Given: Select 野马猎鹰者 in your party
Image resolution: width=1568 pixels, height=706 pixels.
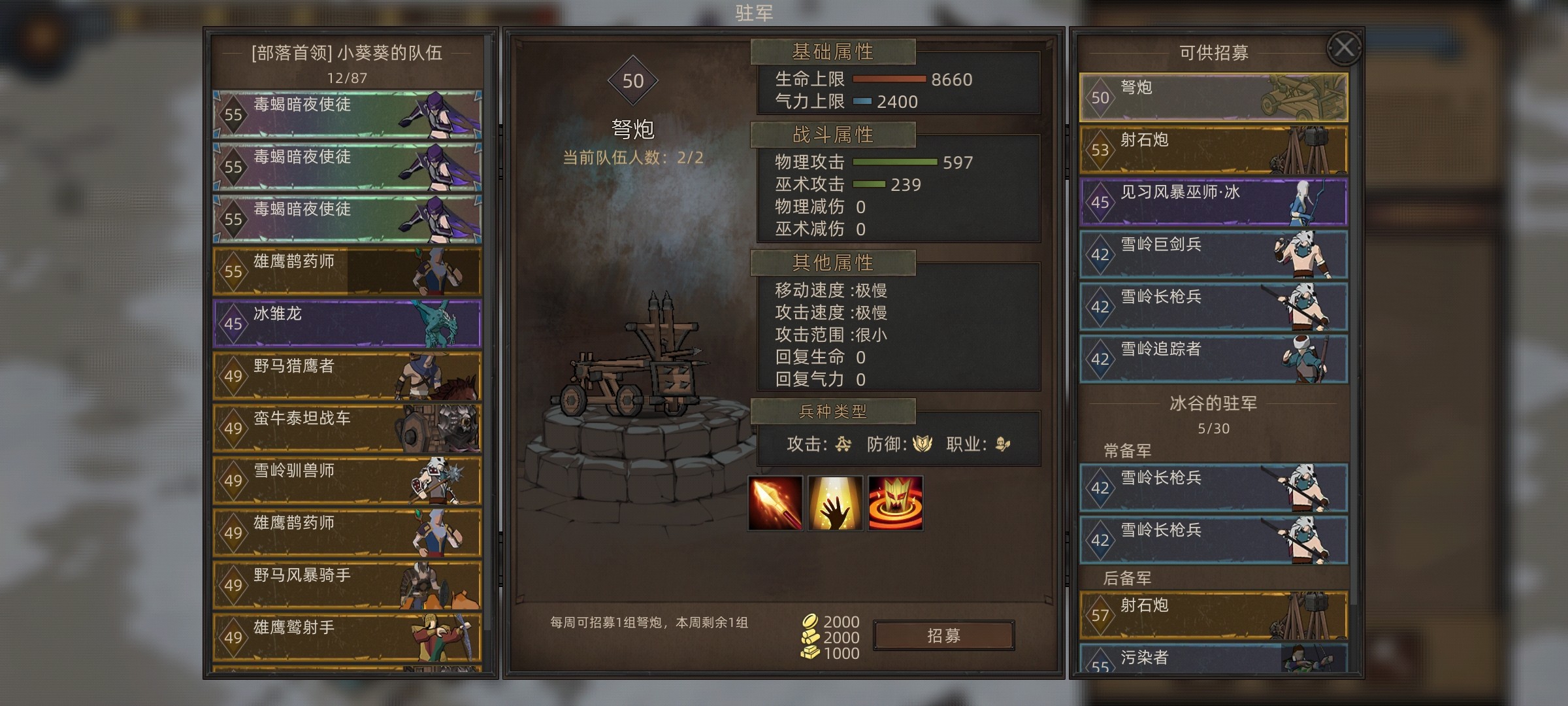Looking at the screenshot, I should pyautogui.click(x=347, y=376).
